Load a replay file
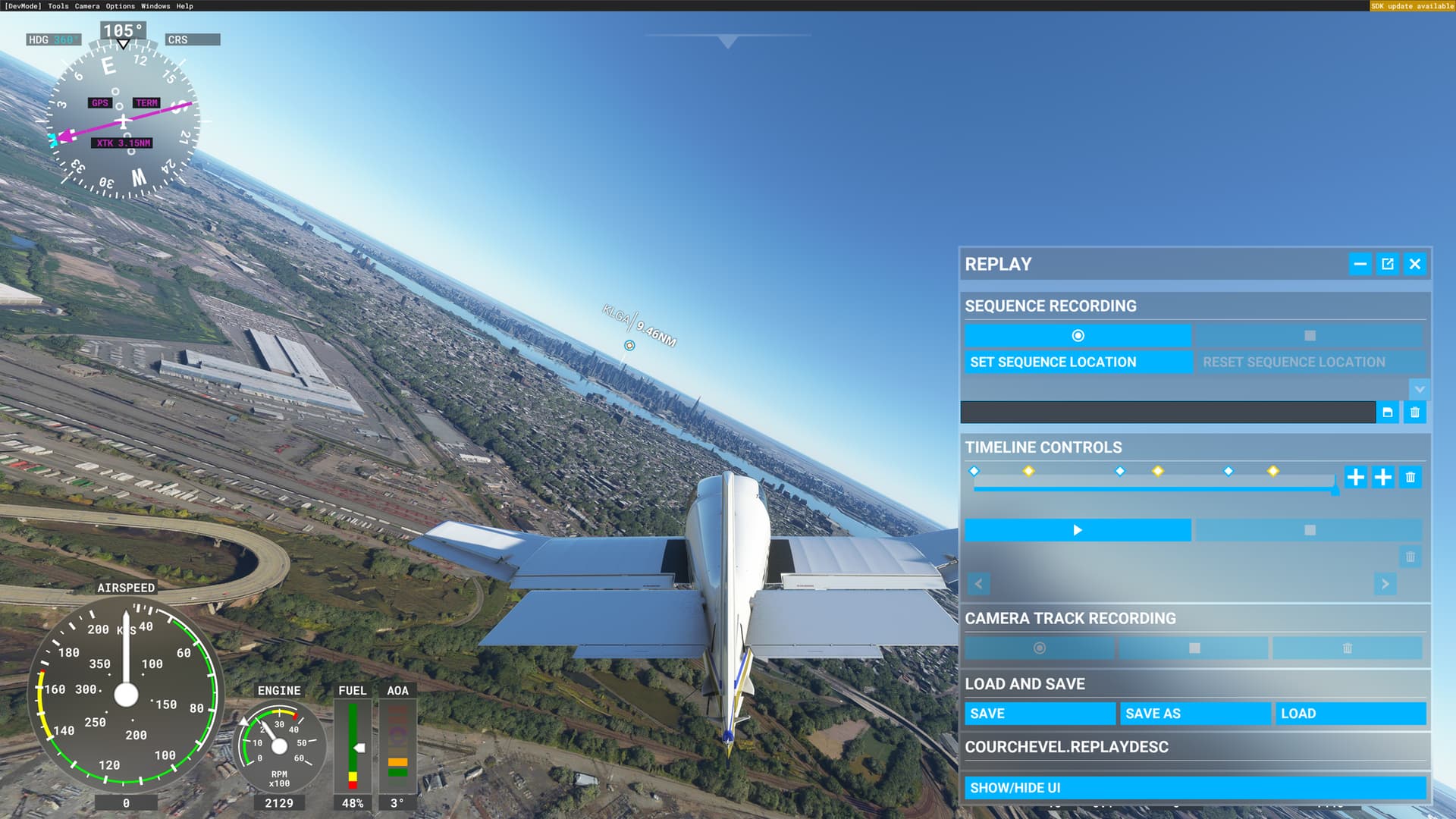 1350,714
